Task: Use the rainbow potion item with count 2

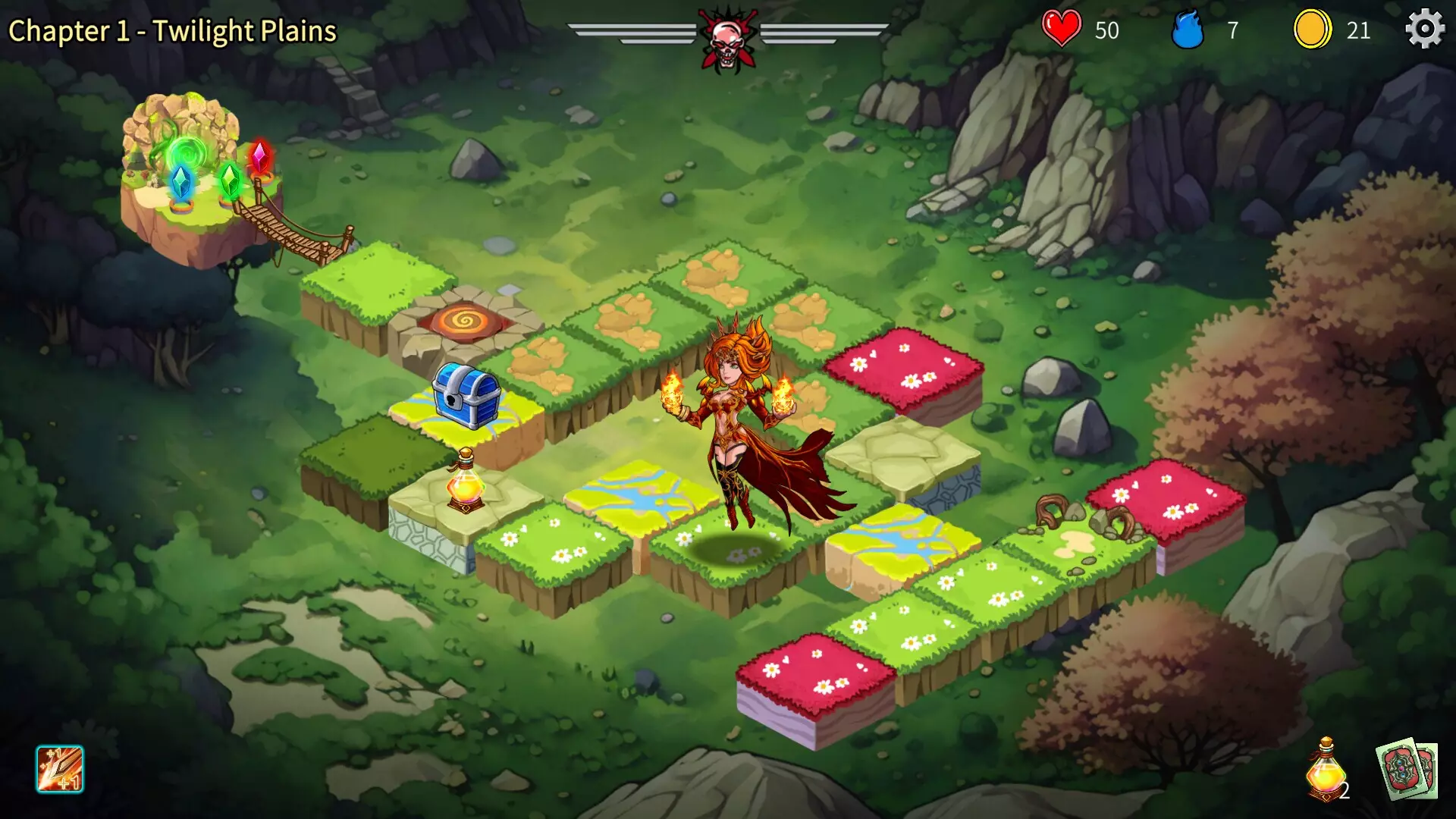Action: [1326, 770]
